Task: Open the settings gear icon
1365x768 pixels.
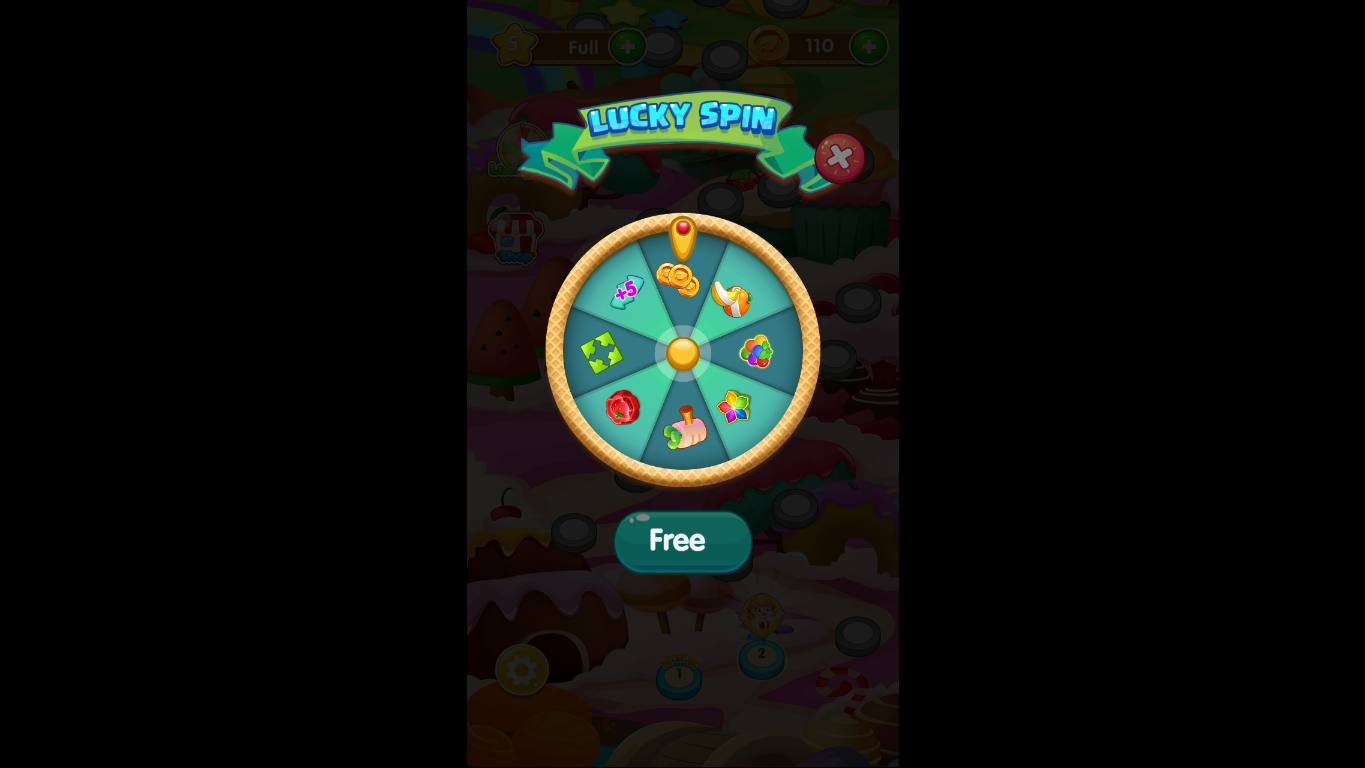Action: click(x=520, y=672)
